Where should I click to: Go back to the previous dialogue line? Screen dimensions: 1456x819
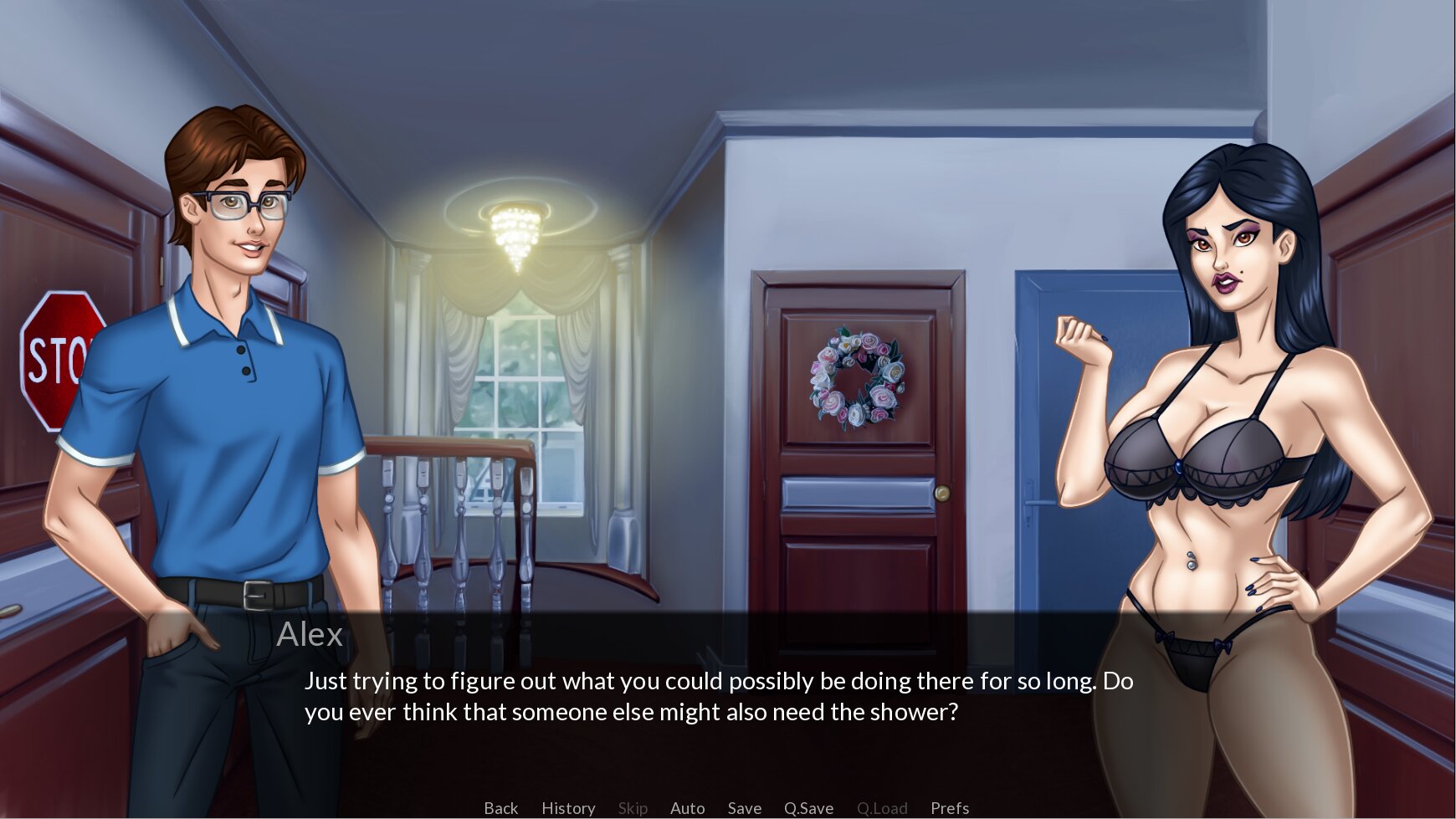coord(500,808)
